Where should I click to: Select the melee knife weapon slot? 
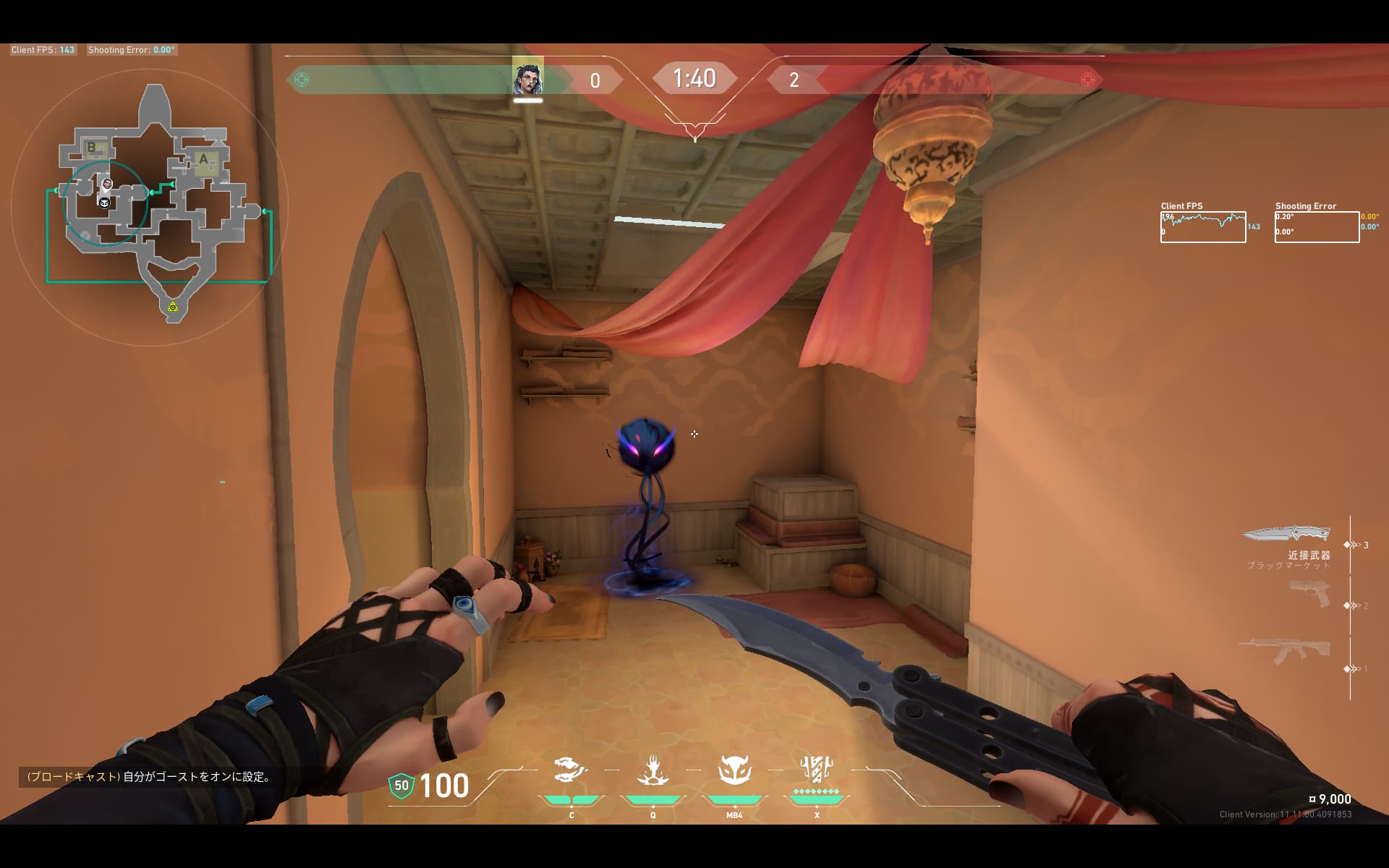1286,535
